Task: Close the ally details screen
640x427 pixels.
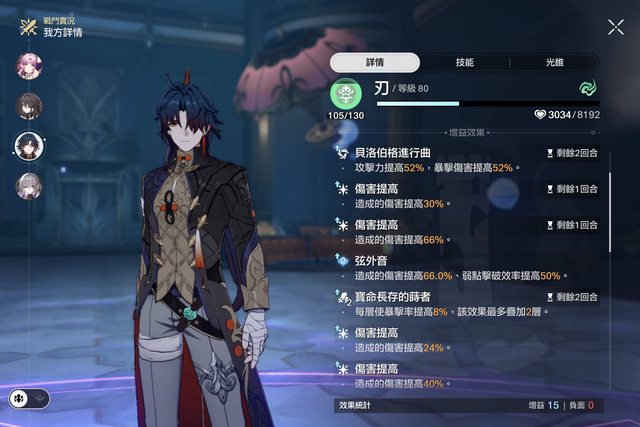Action: click(x=615, y=27)
